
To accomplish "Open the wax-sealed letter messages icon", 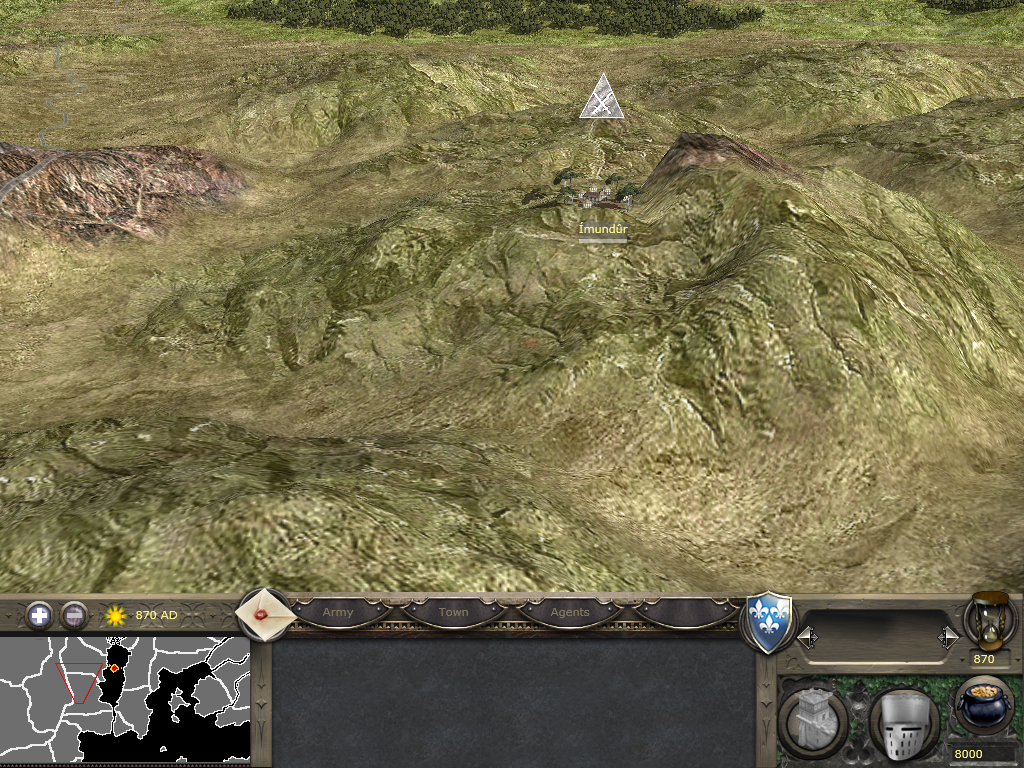I will coord(264,614).
